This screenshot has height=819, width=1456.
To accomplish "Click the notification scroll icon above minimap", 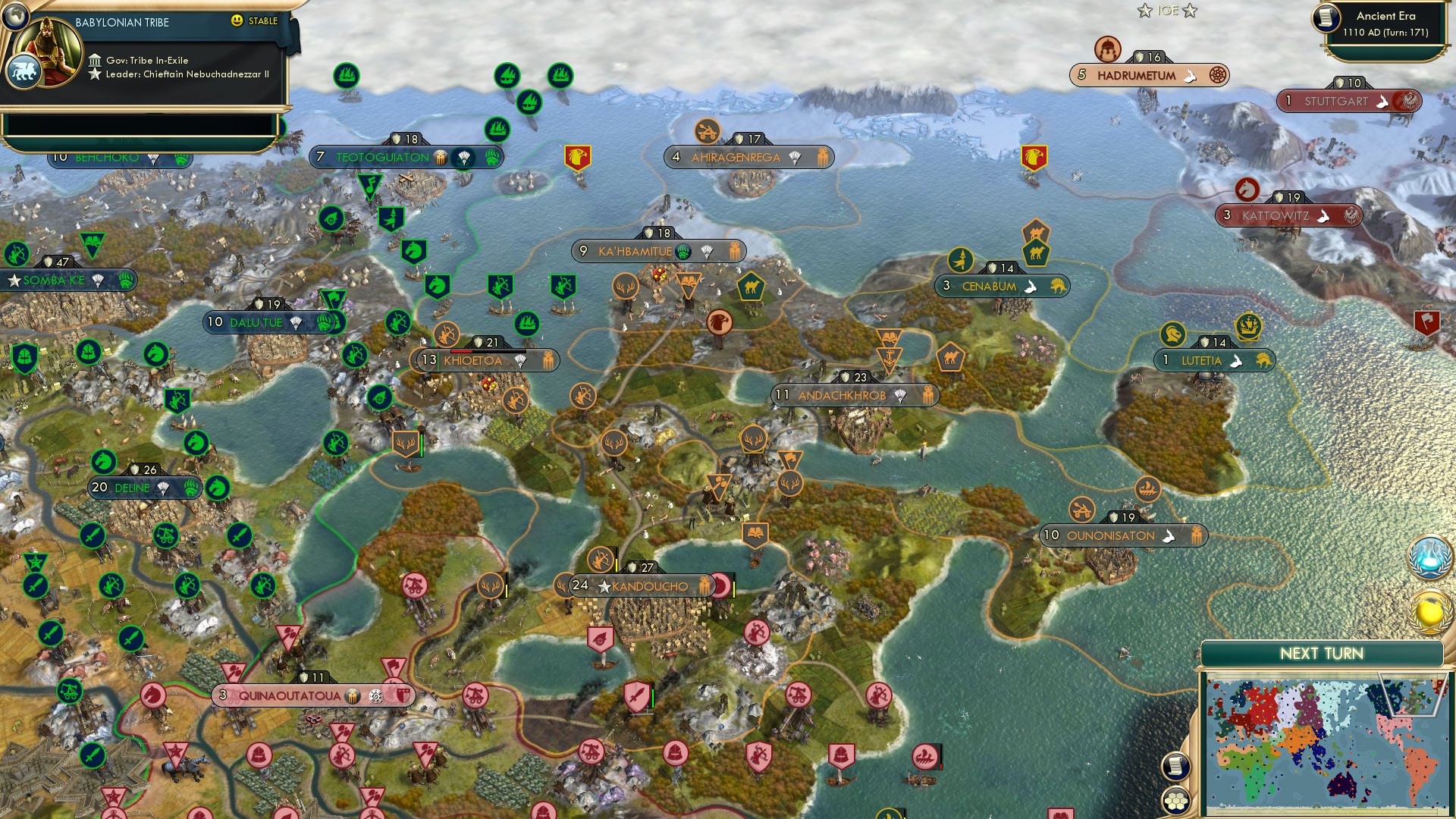I will [x=1175, y=767].
